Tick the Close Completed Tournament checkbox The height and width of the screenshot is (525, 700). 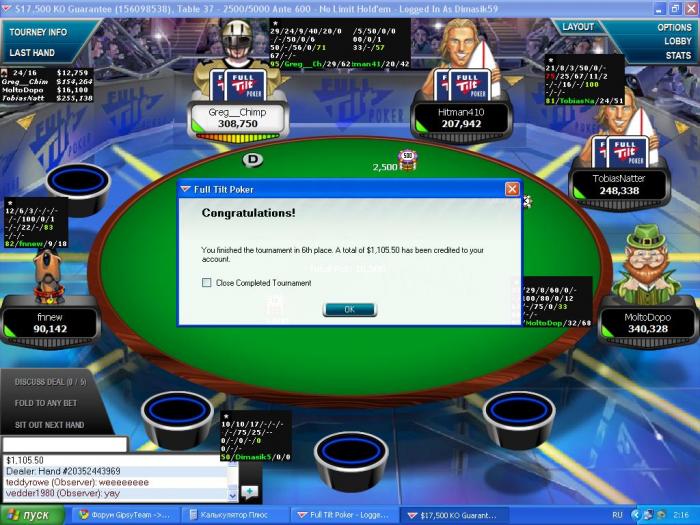[x=206, y=283]
